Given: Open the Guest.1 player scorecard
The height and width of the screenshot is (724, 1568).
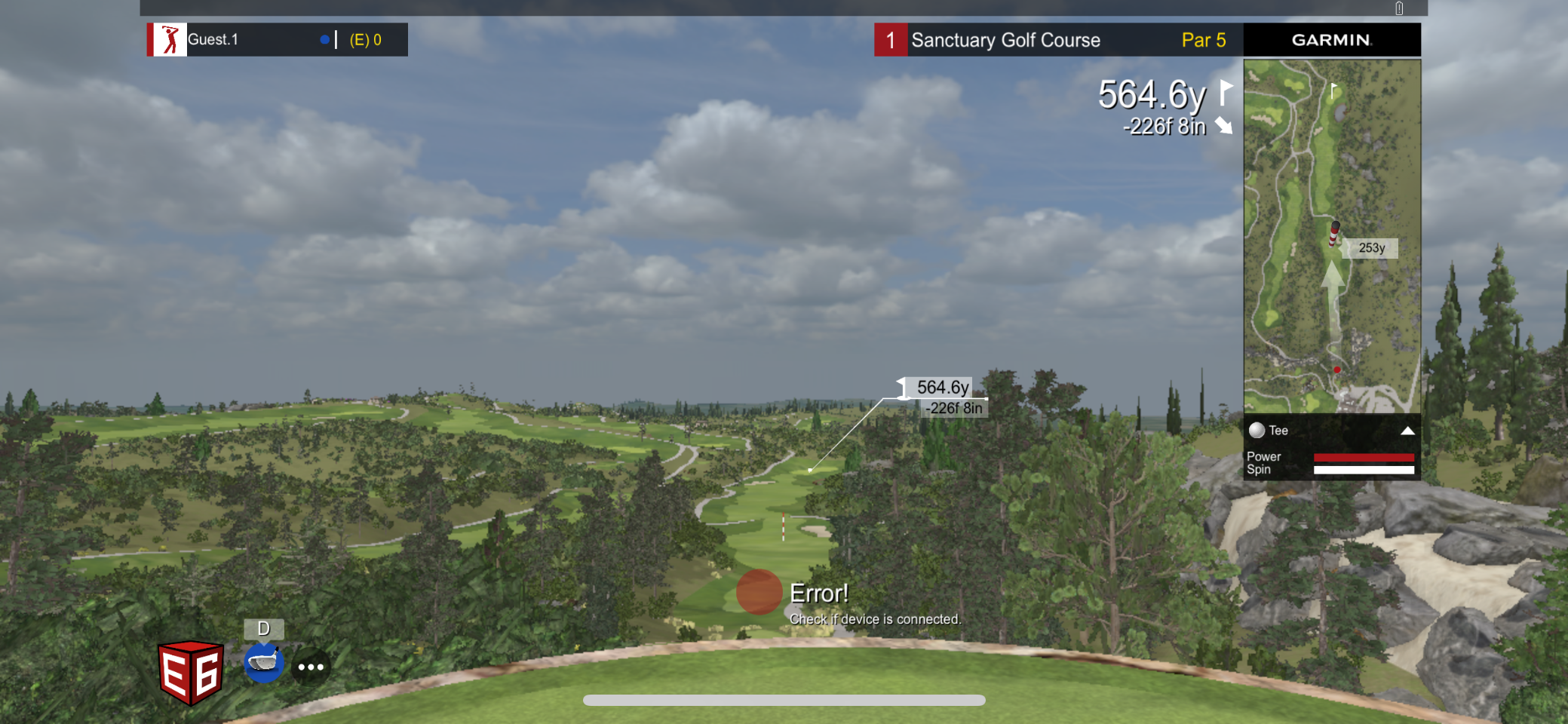Looking at the screenshot, I should tap(277, 40).
